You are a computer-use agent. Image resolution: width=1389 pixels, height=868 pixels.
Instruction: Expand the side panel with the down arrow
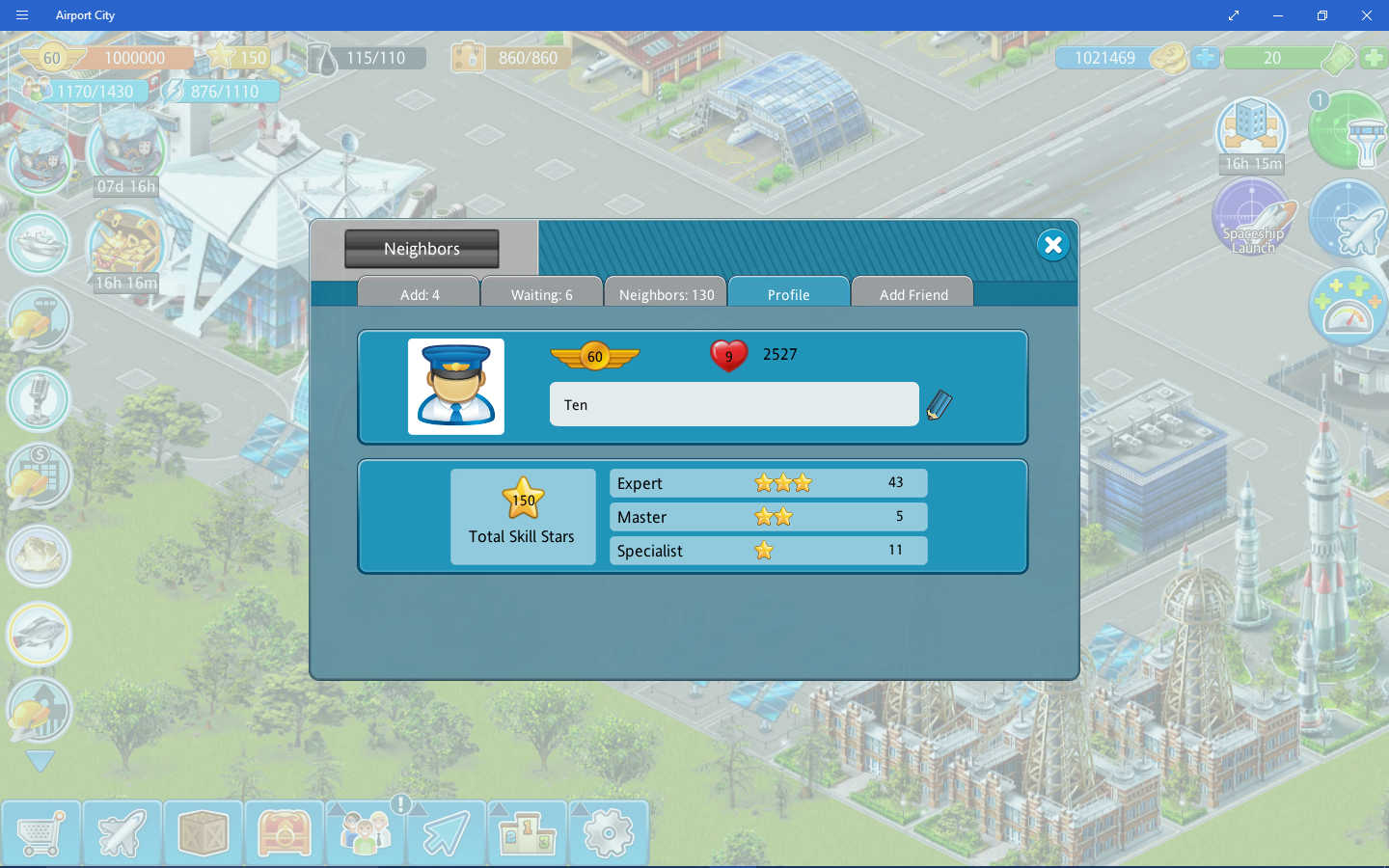coord(40,761)
